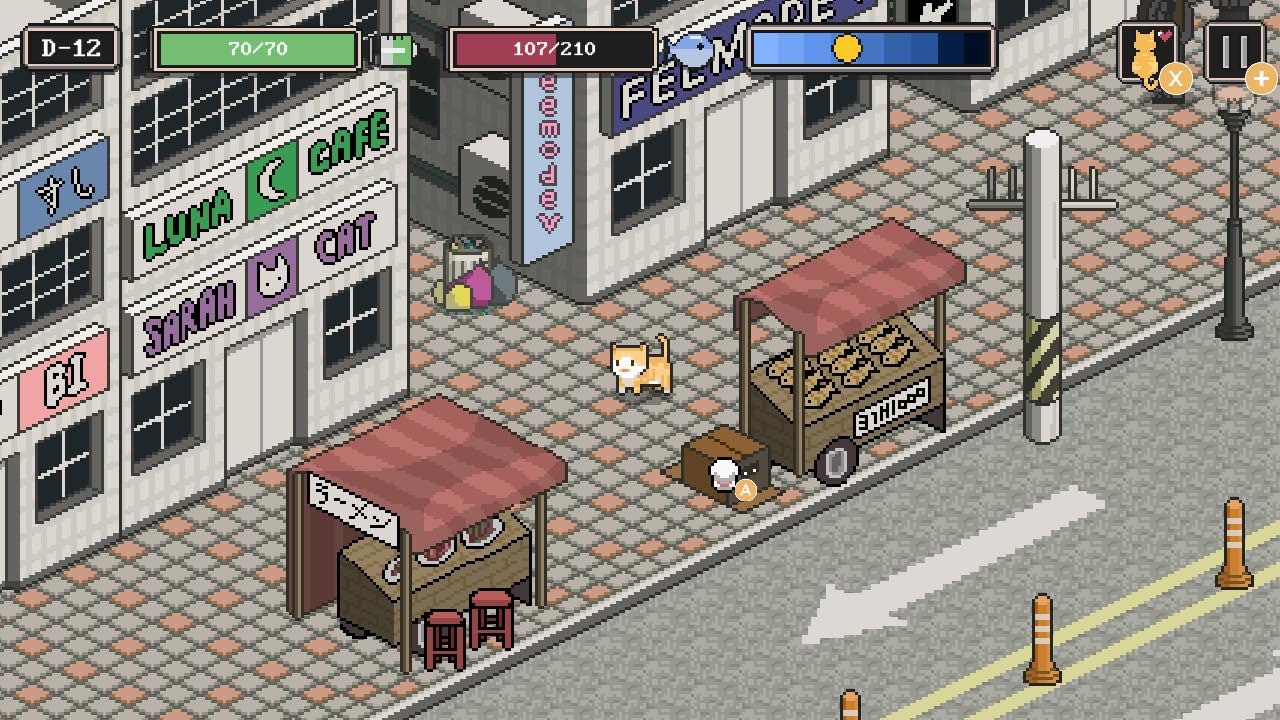Click the plus badge below the pause button
Screen dimensions: 1280x720
click(1262, 79)
